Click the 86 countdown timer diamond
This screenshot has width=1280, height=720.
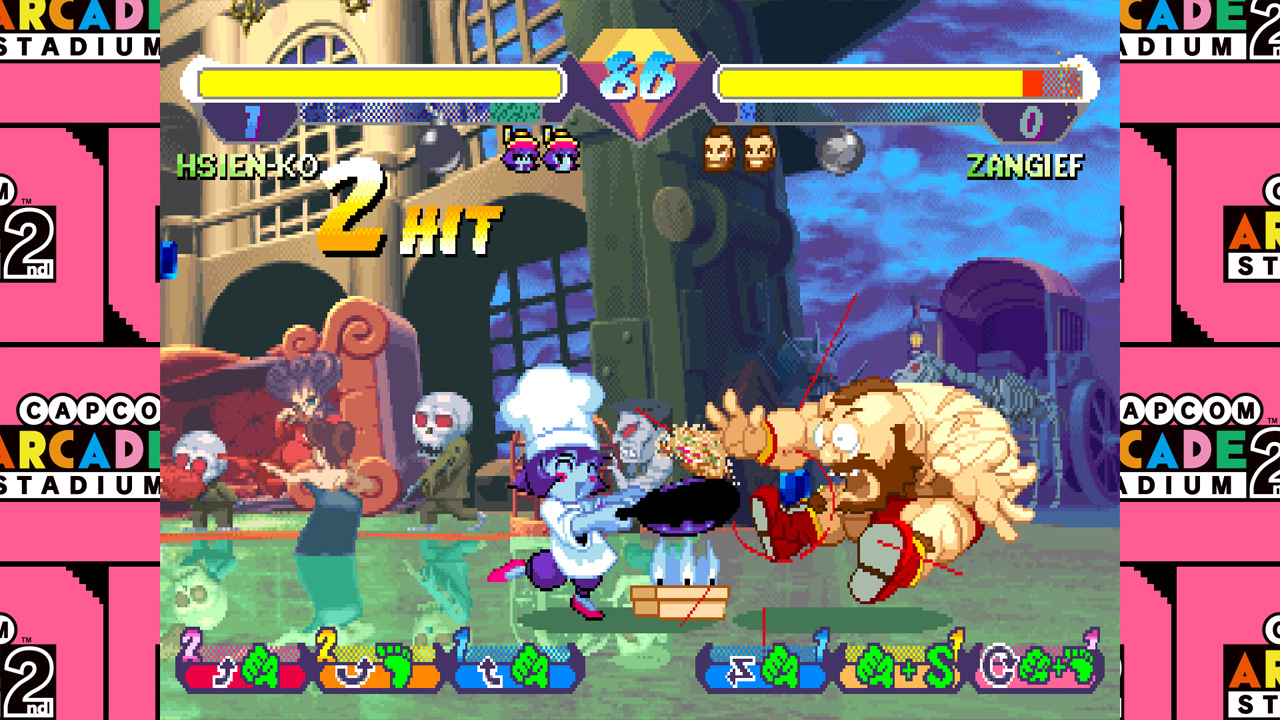click(x=640, y=75)
